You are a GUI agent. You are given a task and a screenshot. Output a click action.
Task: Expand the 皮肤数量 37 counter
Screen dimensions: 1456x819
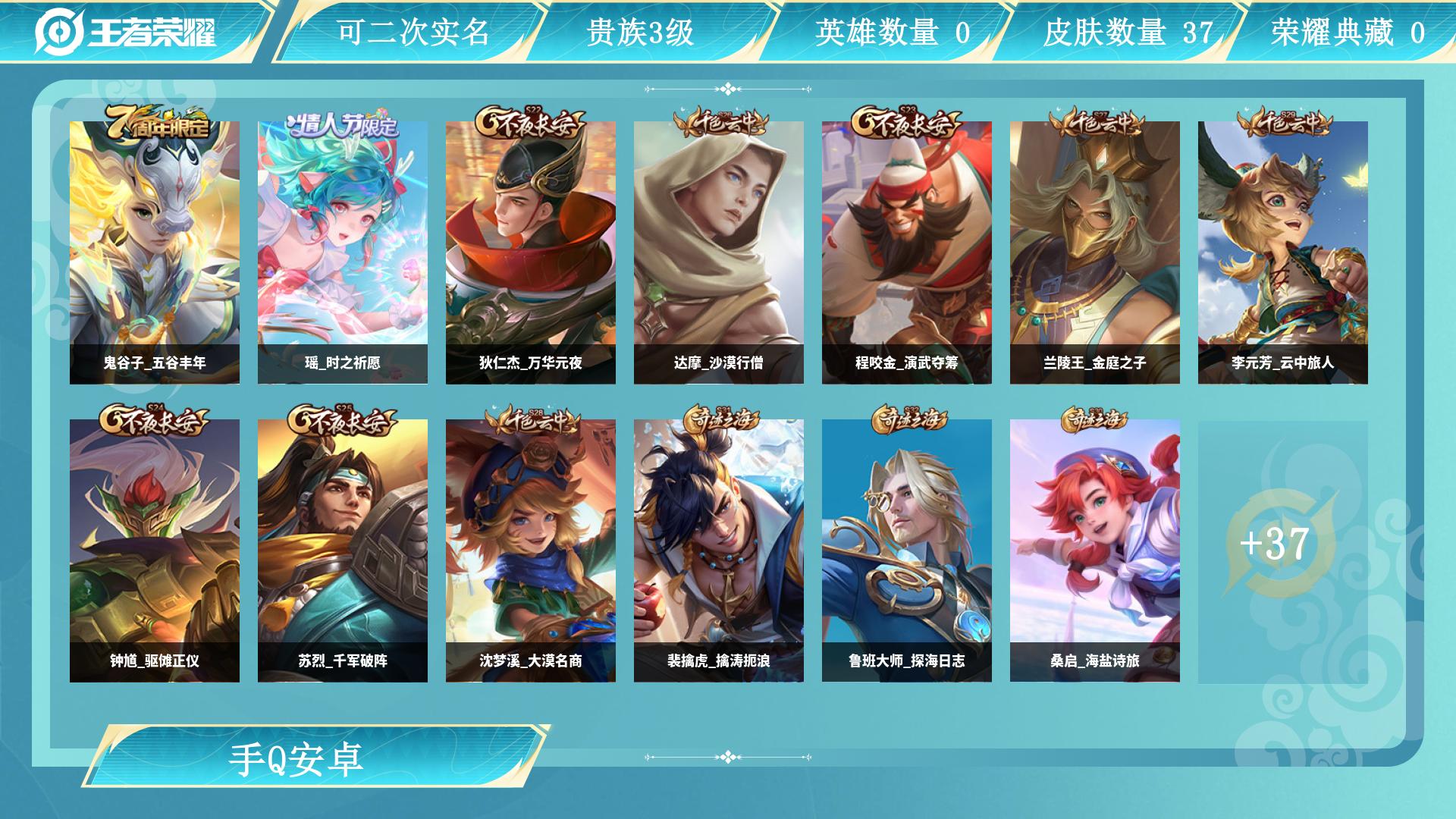coord(1130,32)
